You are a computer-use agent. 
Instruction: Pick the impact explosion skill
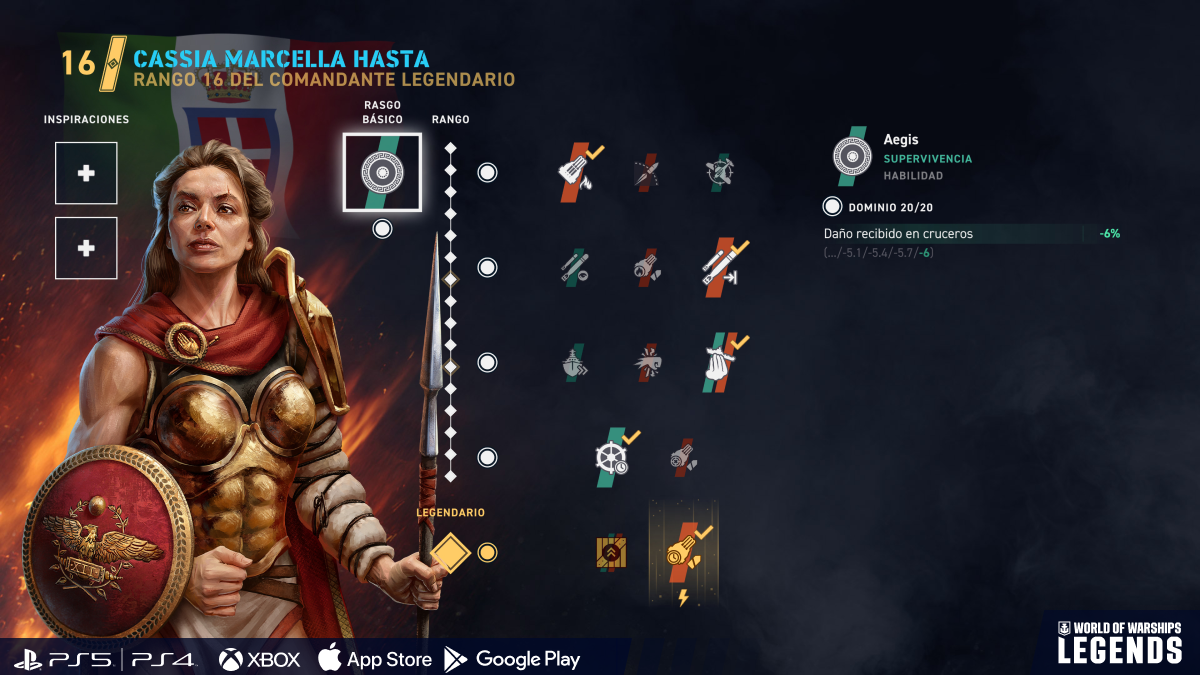647,362
